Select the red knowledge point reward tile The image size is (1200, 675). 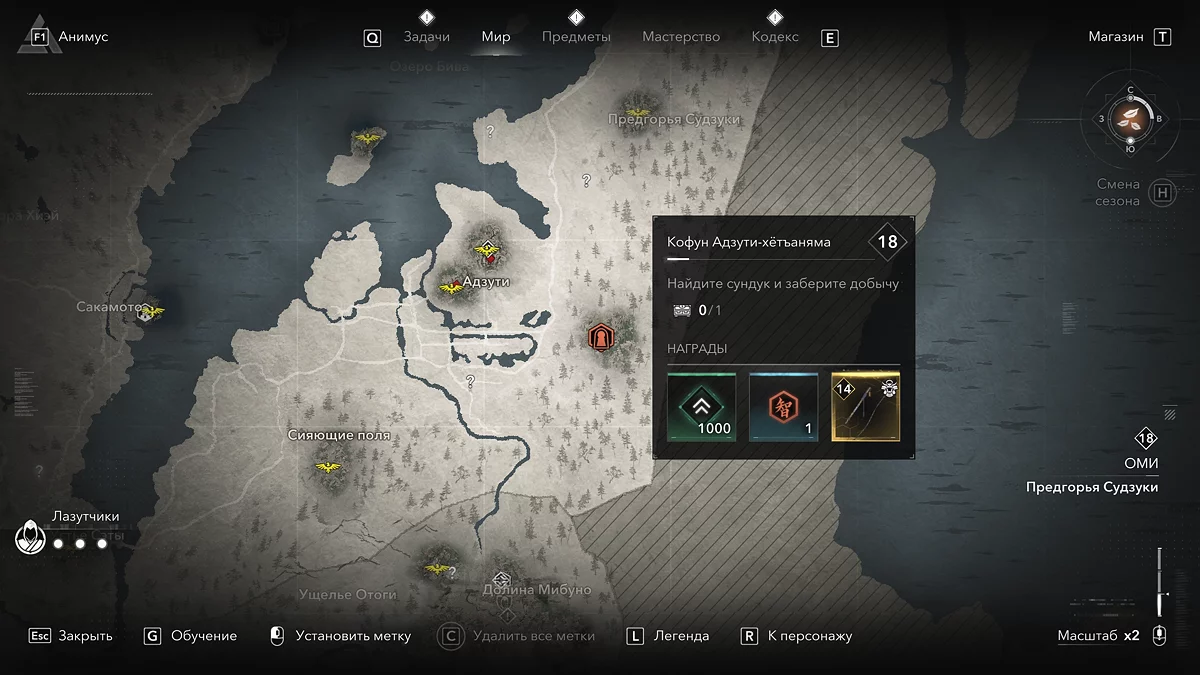783,407
